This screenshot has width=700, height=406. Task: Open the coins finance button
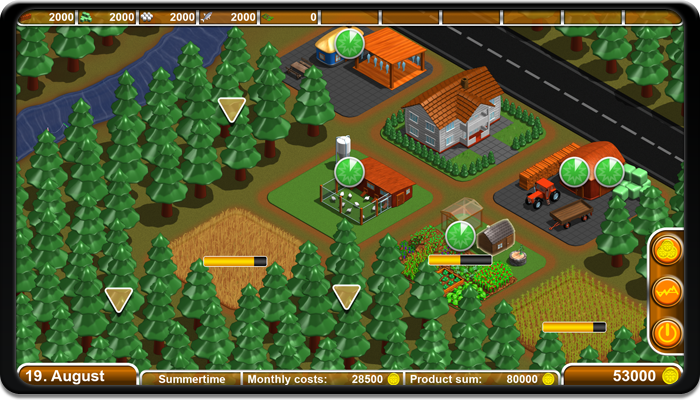tap(667, 251)
